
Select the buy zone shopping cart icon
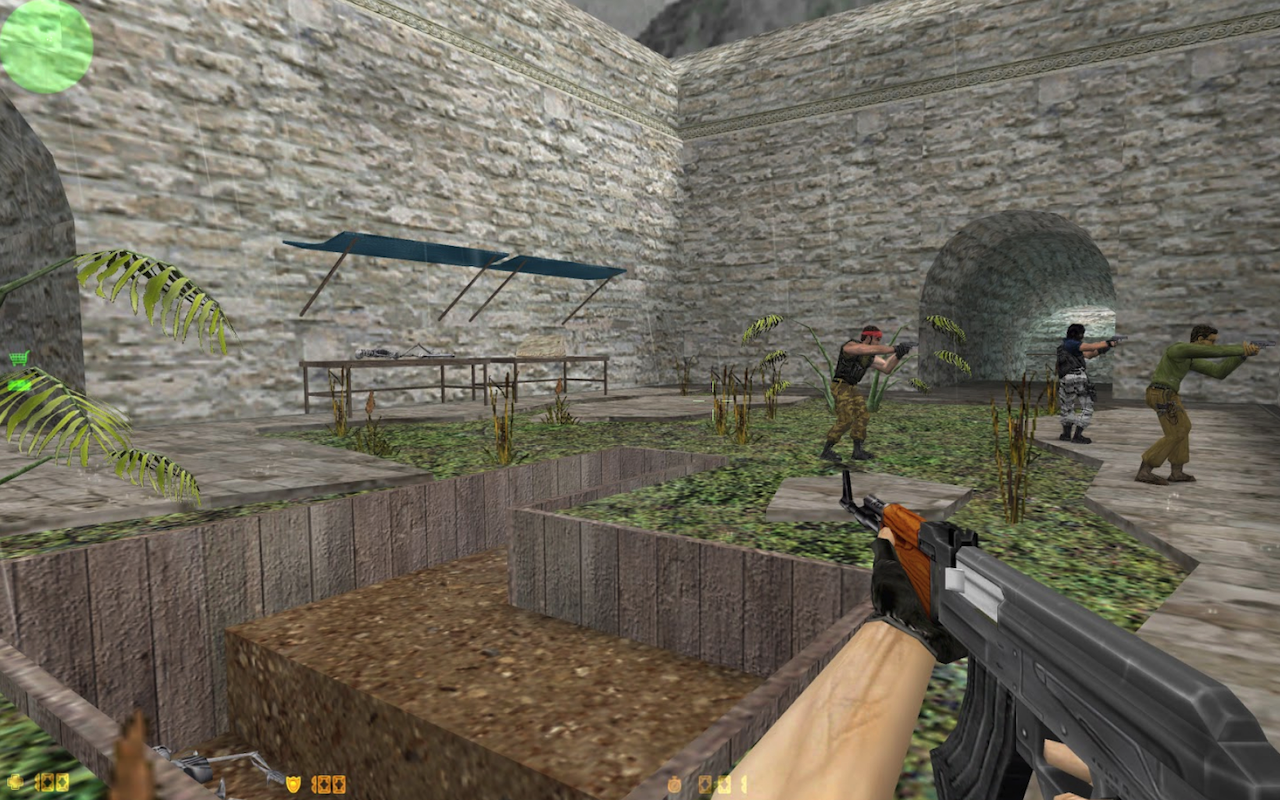[x=18, y=357]
